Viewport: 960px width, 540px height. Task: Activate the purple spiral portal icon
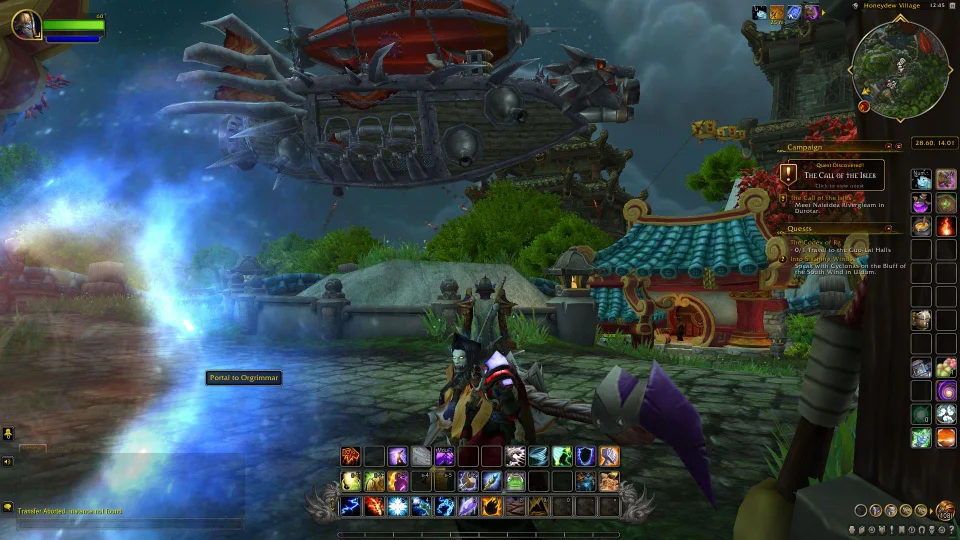pyautogui.click(x=945, y=390)
